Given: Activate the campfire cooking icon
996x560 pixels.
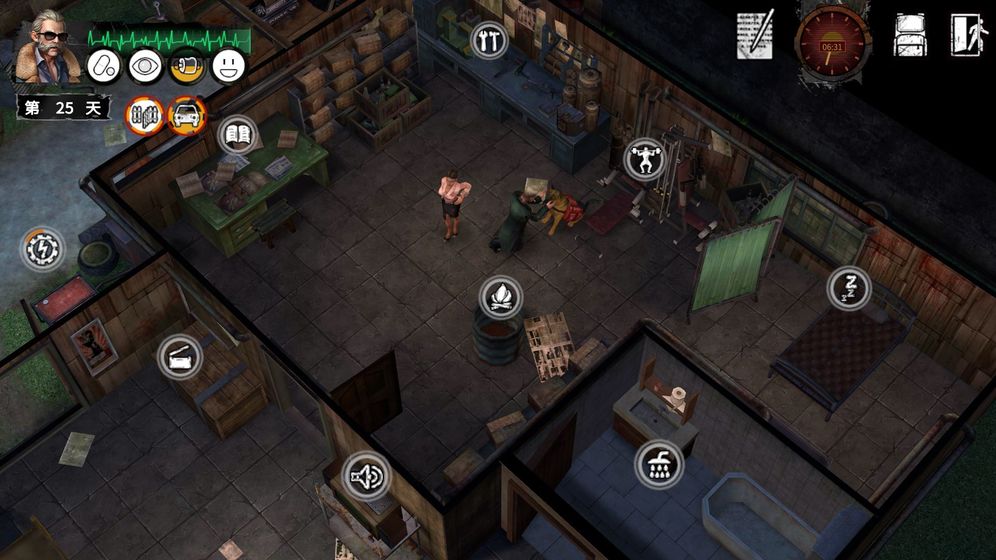Looking at the screenshot, I should (x=501, y=297).
